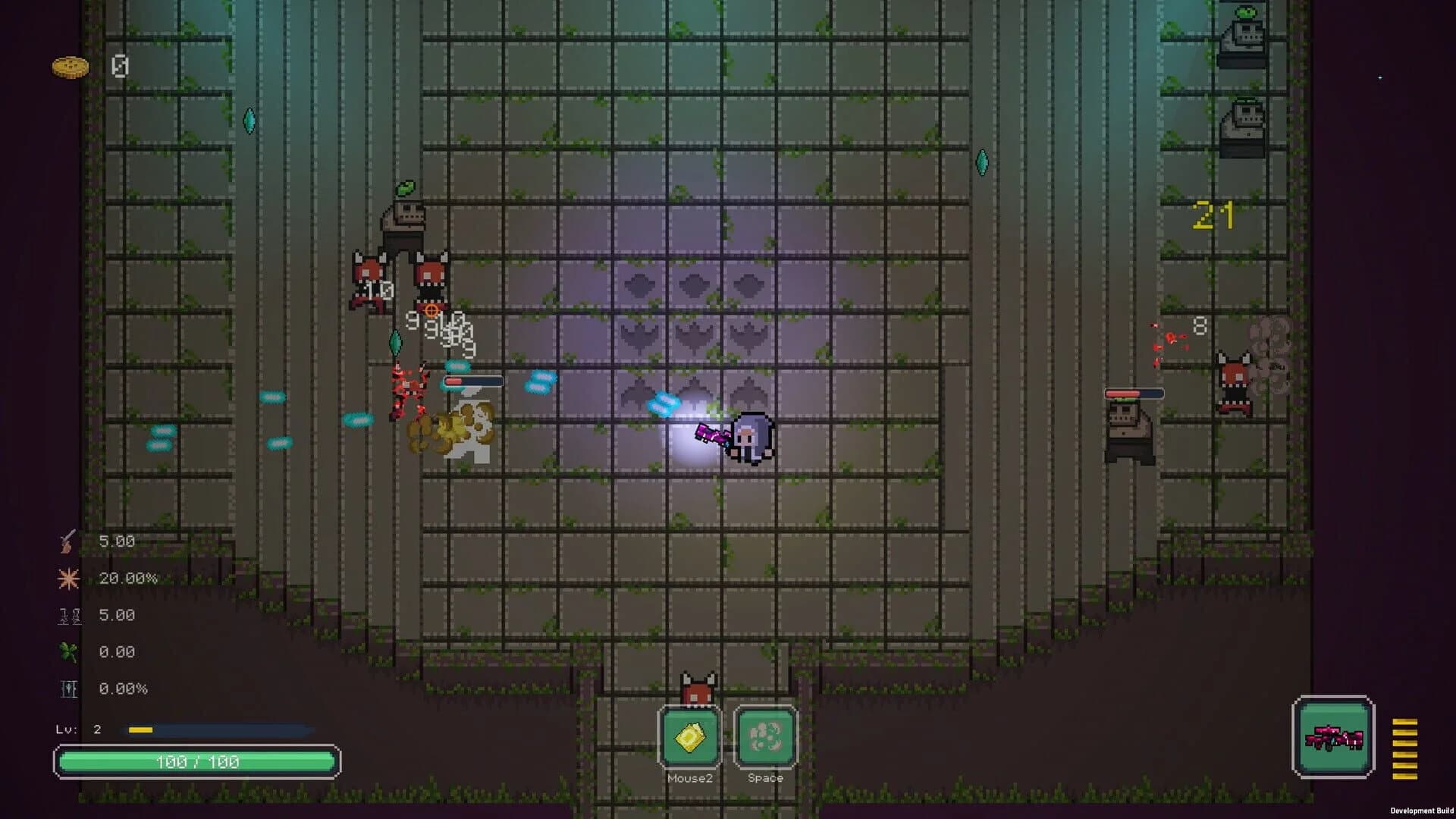Screen dimensions: 1456x819
Task: Click the caged-plant stat icon showing 0.00%
Action: coord(69,688)
